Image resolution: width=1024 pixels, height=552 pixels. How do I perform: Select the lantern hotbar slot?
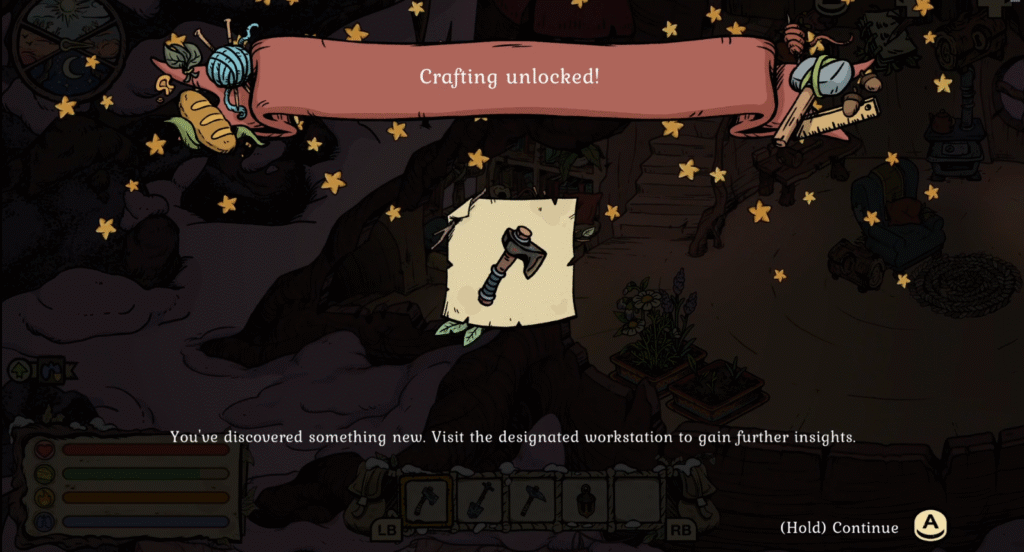[584, 499]
